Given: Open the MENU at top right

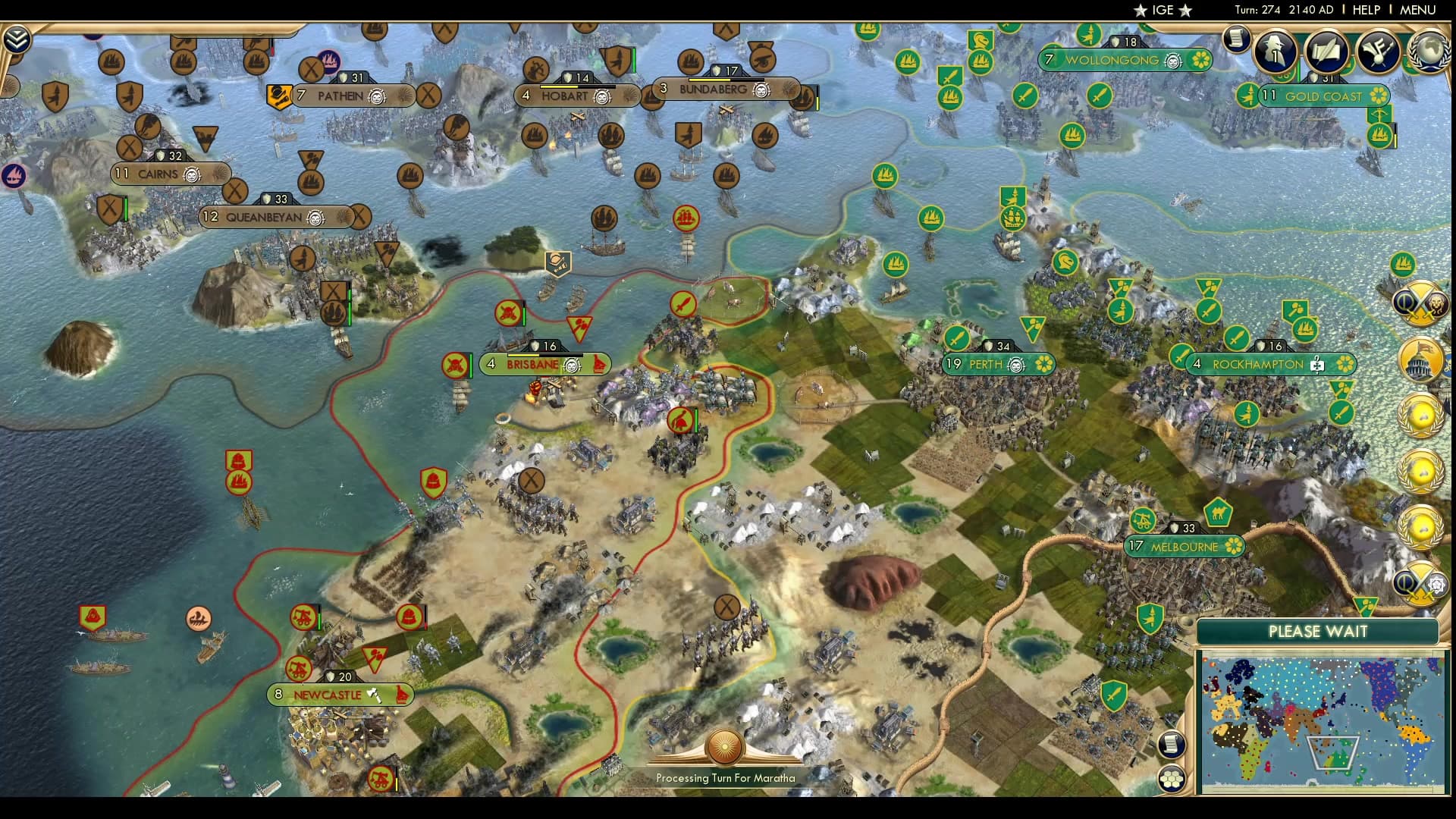Looking at the screenshot, I should pos(1420,10).
